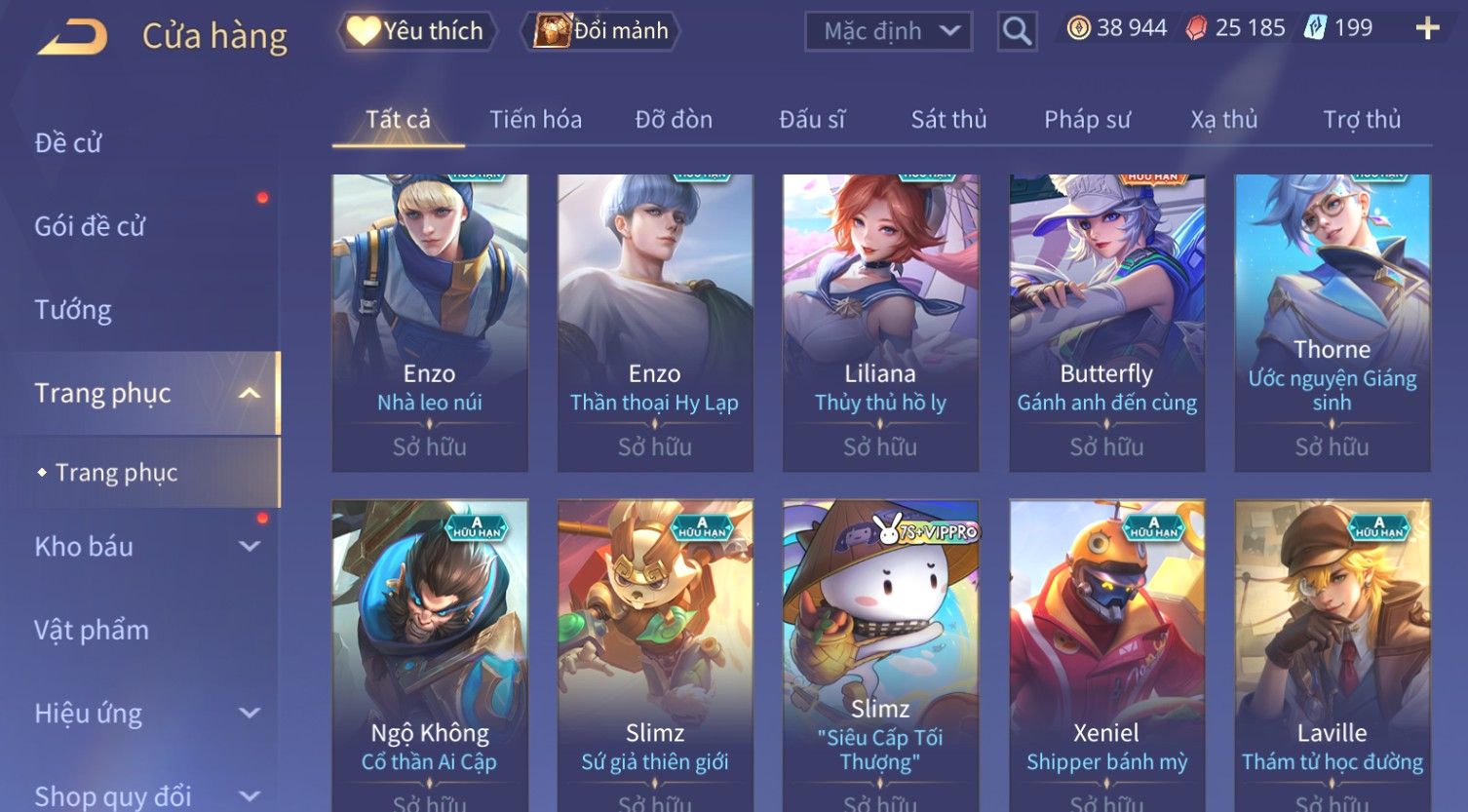Screen dimensions: 1468x812
Task: Open the Yêu thích favorites list
Action: coord(416,31)
